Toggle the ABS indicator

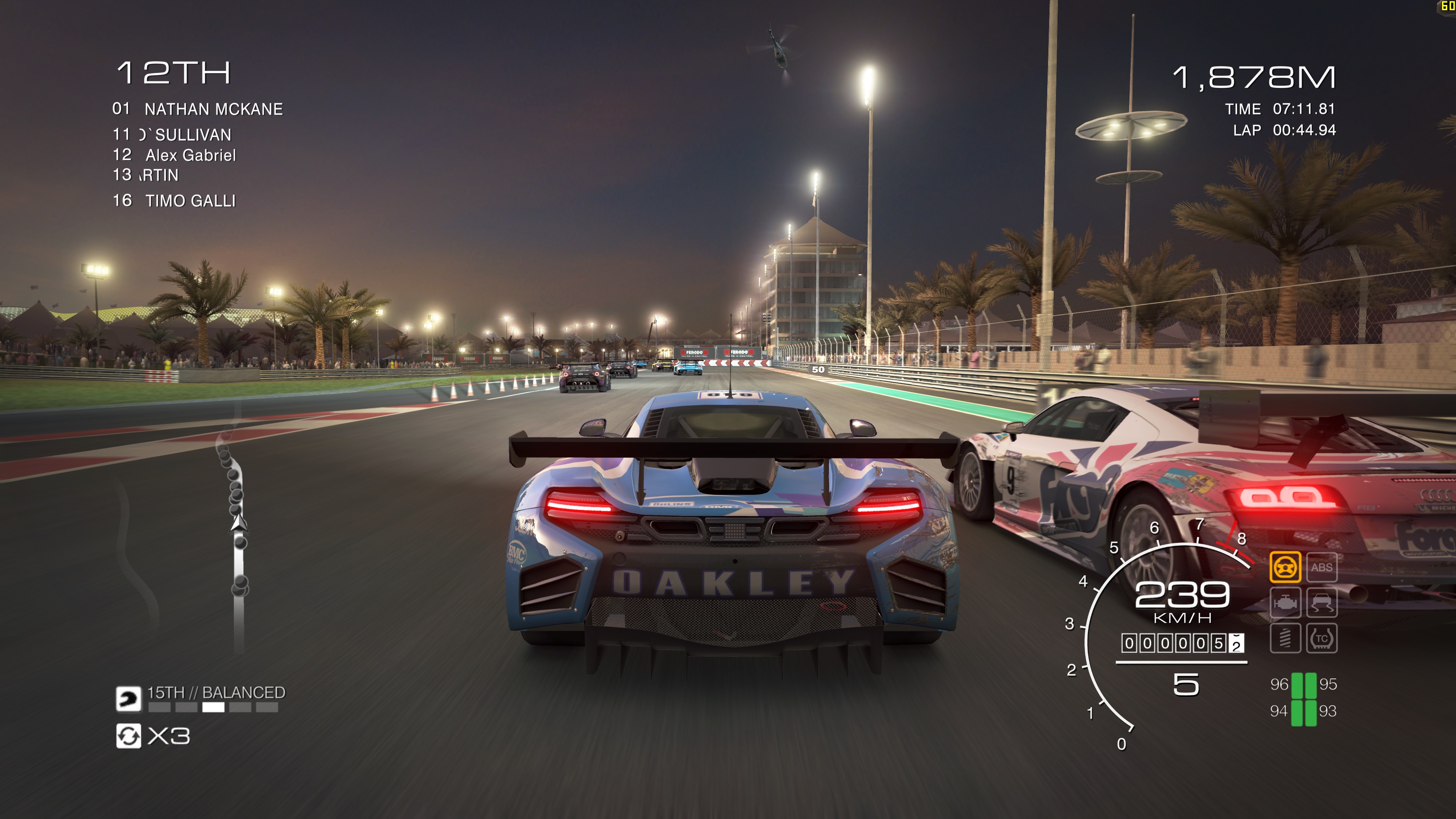[1321, 567]
